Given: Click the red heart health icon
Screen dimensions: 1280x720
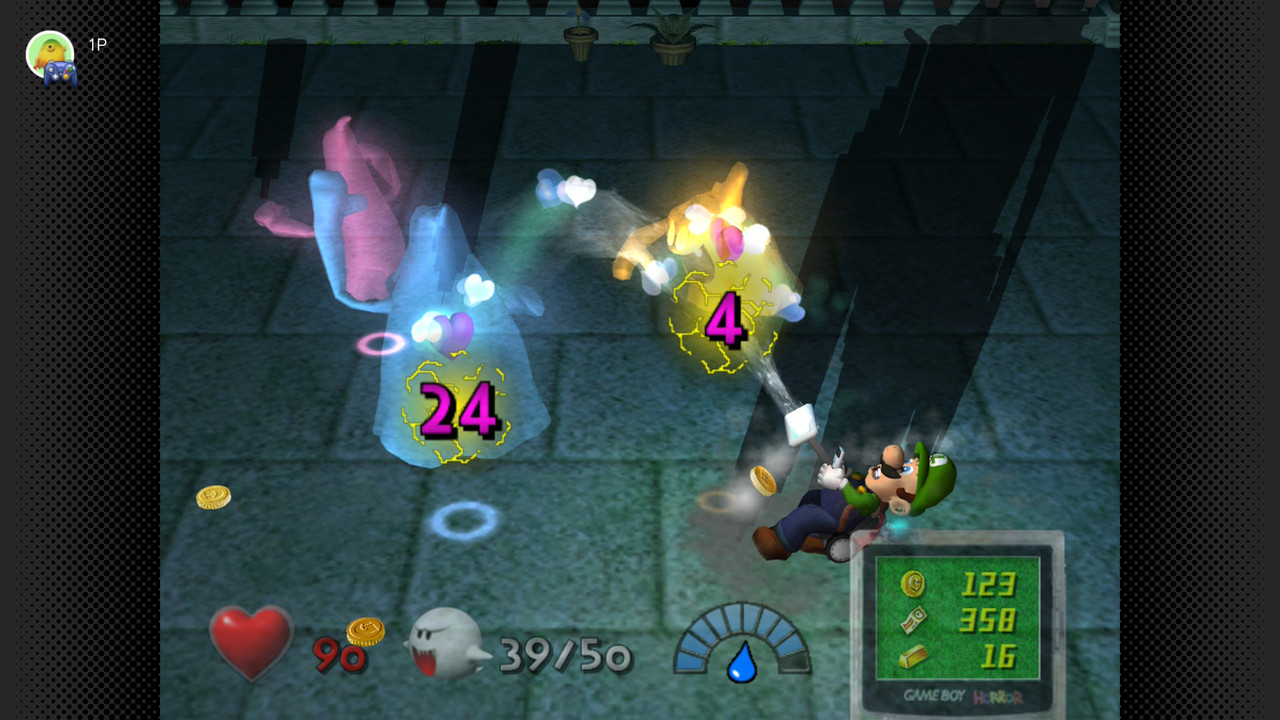Looking at the screenshot, I should point(251,641).
